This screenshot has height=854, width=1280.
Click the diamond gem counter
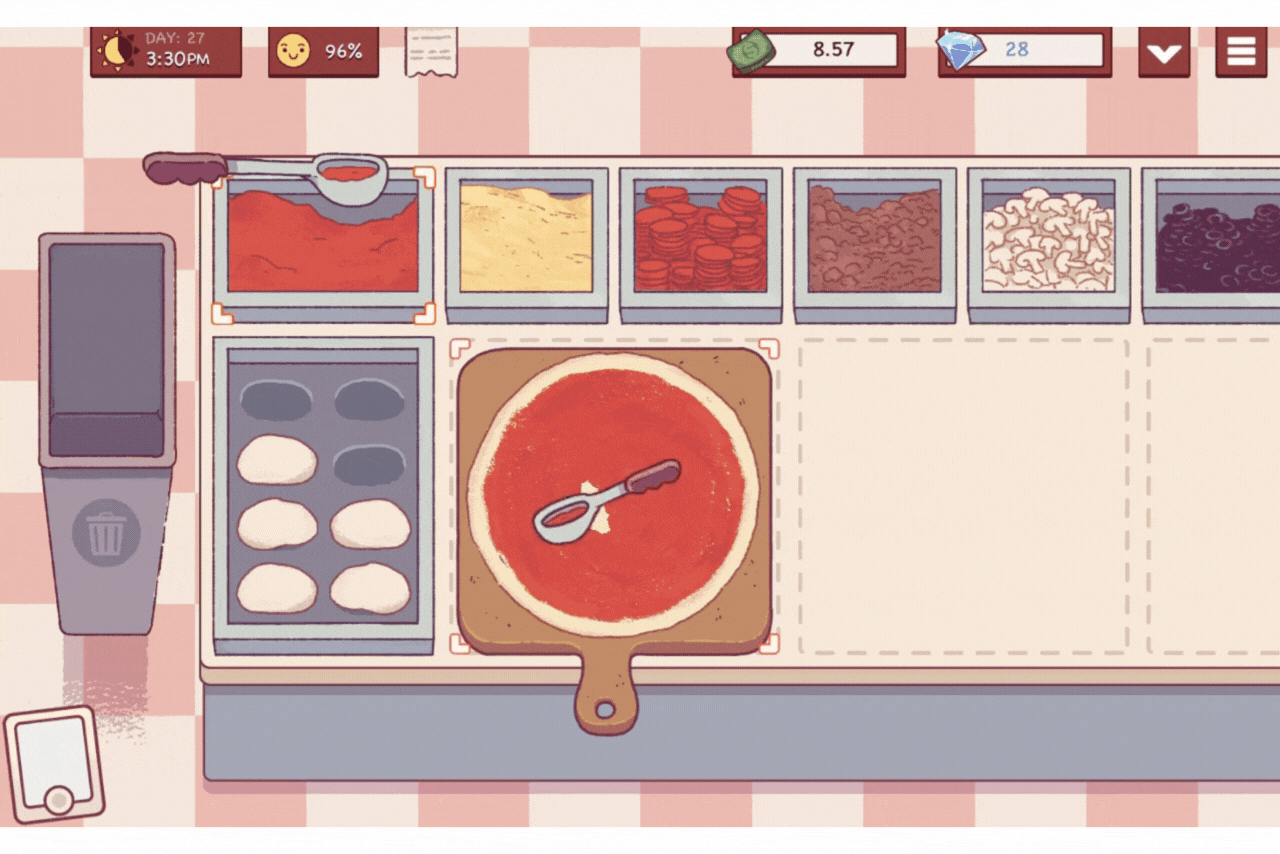tap(1022, 50)
